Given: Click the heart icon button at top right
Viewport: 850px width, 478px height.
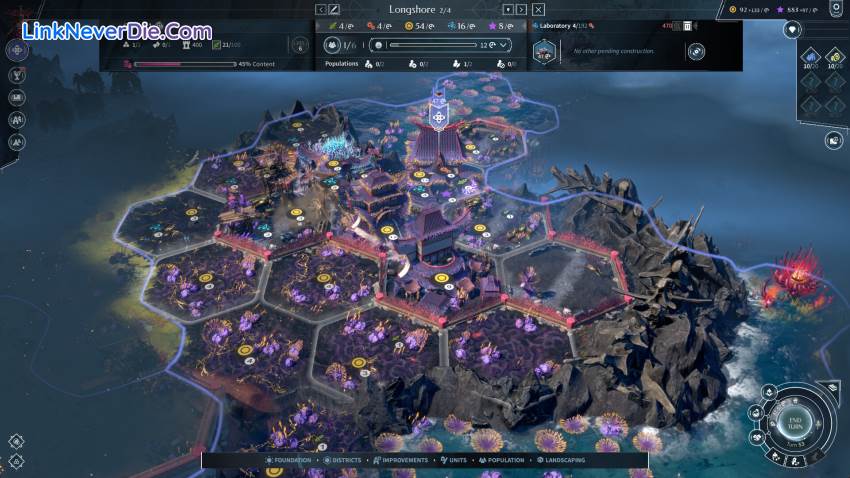Looking at the screenshot, I should tap(794, 30).
